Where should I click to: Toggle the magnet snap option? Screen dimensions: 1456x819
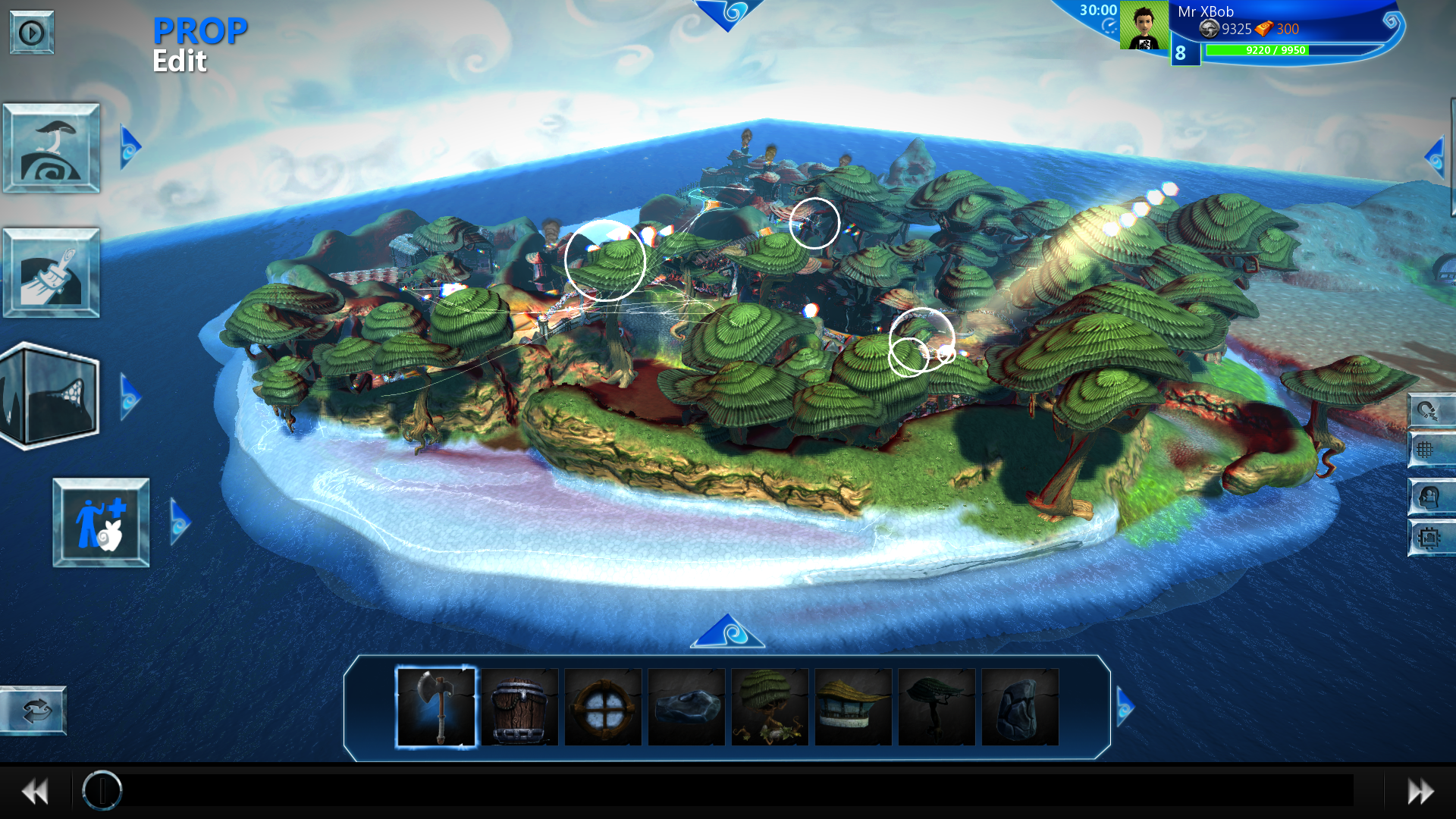click(x=1429, y=410)
